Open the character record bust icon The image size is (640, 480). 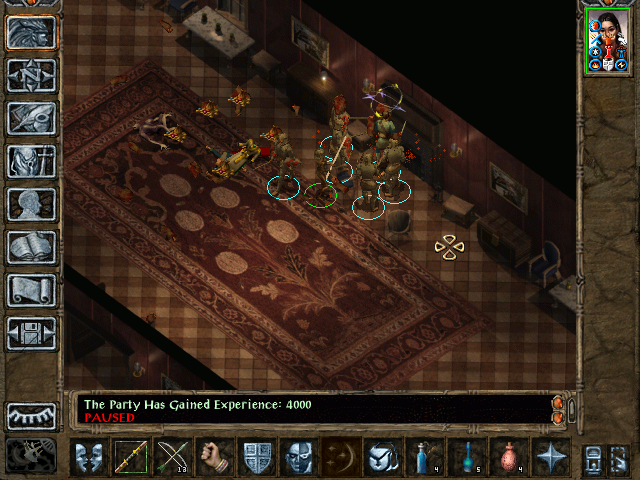coord(32,204)
